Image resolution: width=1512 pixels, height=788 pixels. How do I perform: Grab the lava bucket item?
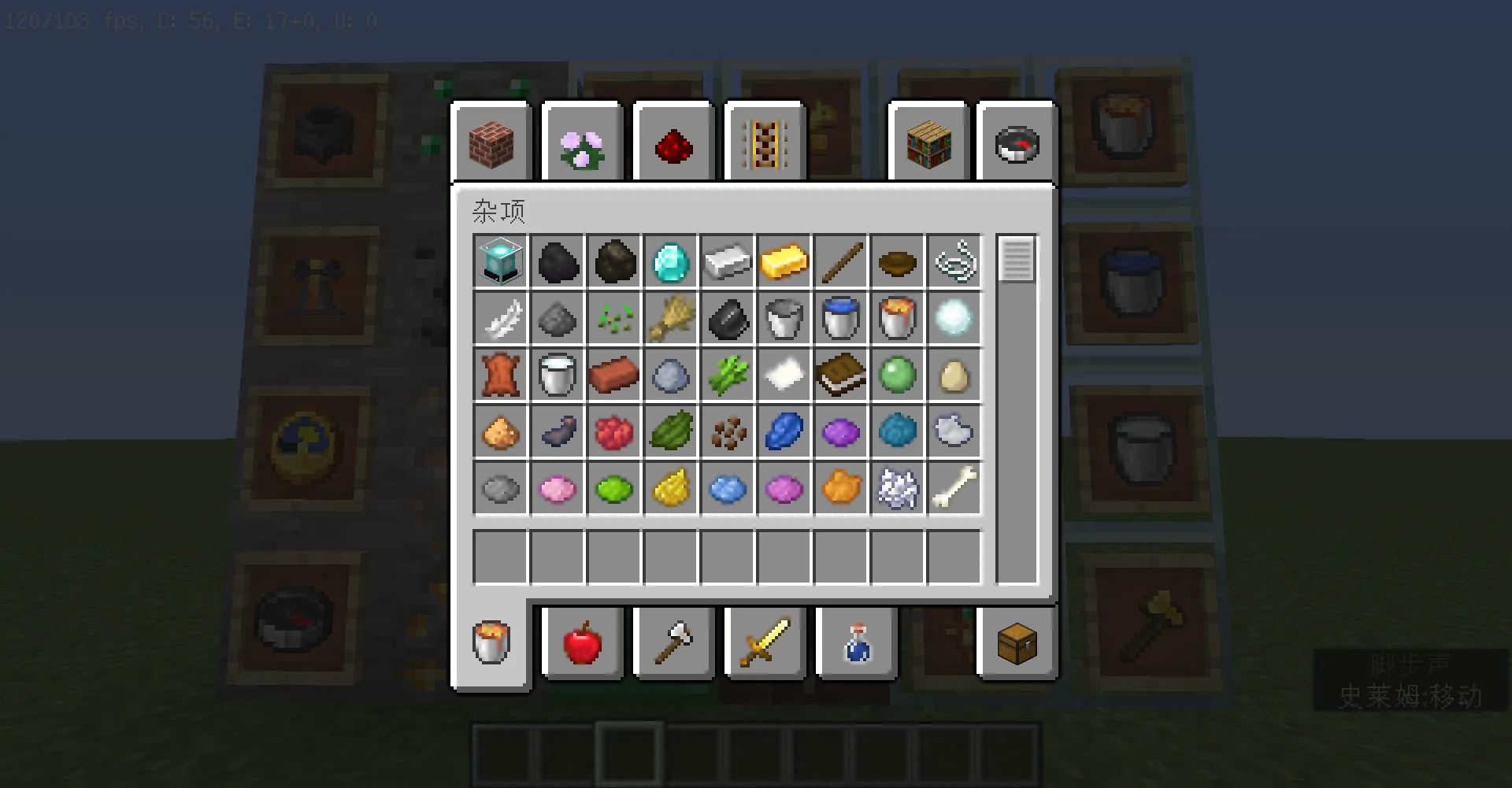coord(898,319)
